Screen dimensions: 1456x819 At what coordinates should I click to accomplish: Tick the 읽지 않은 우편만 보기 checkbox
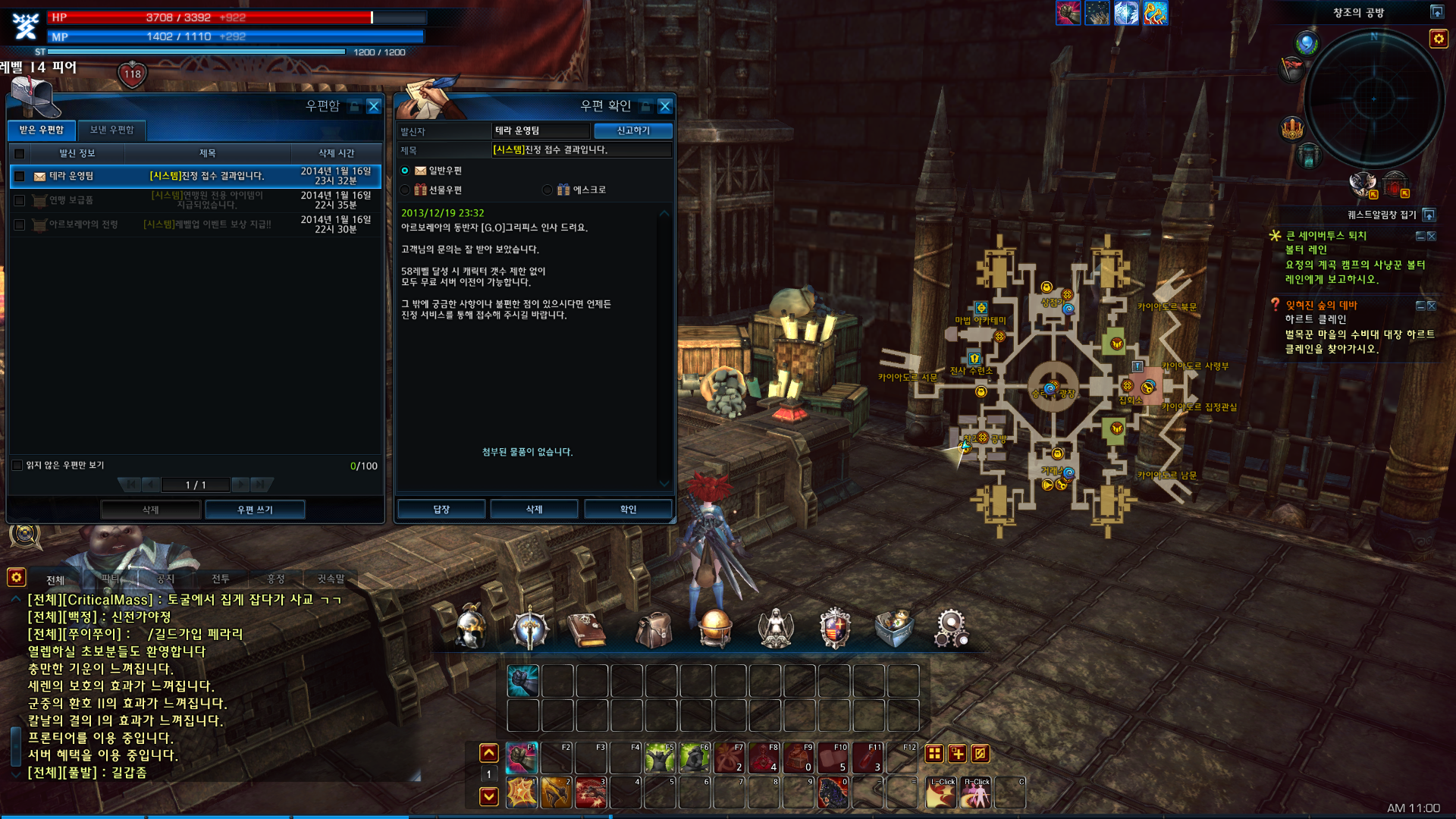17,466
